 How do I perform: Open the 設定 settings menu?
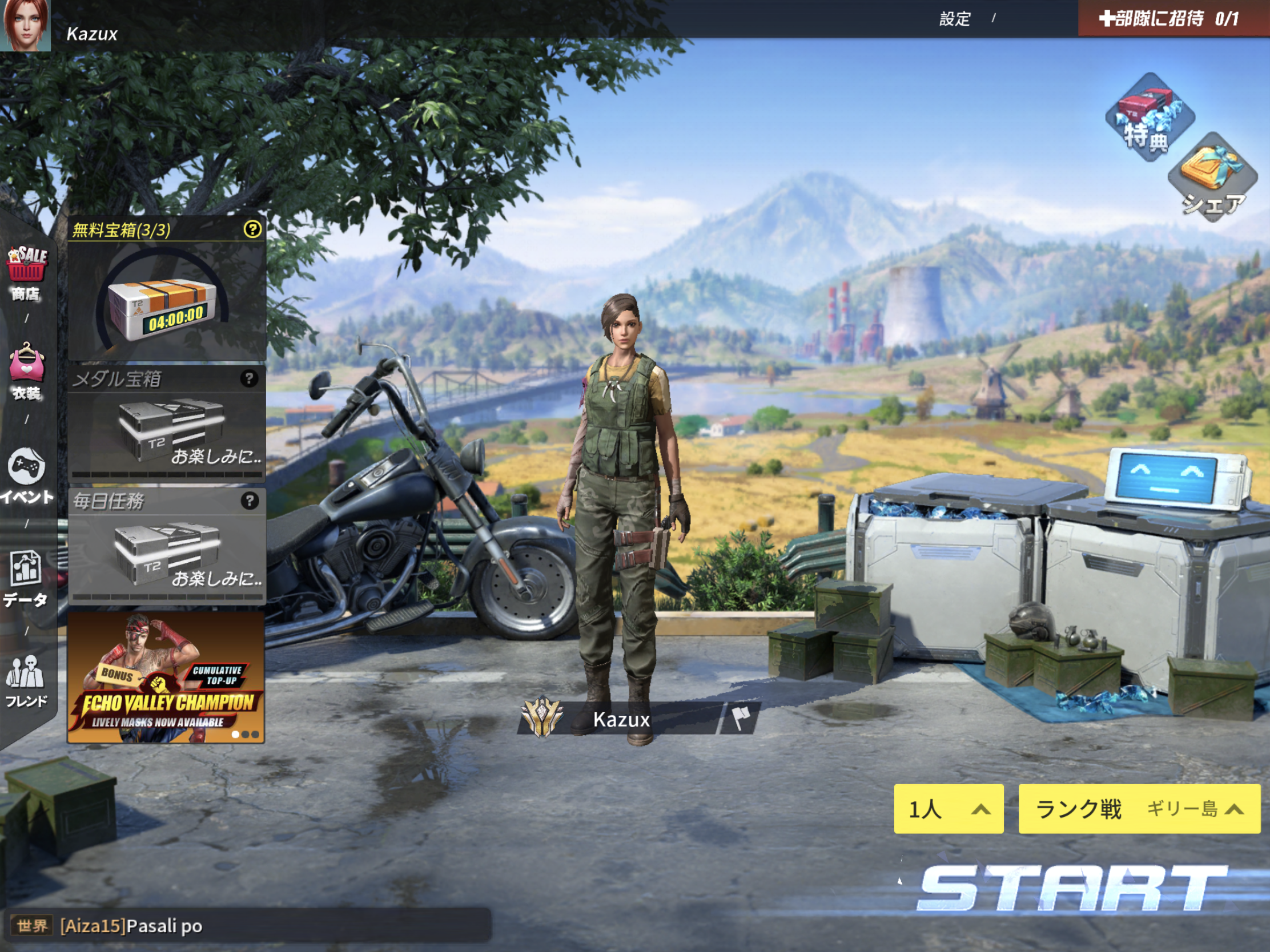[x=954, y=19]
